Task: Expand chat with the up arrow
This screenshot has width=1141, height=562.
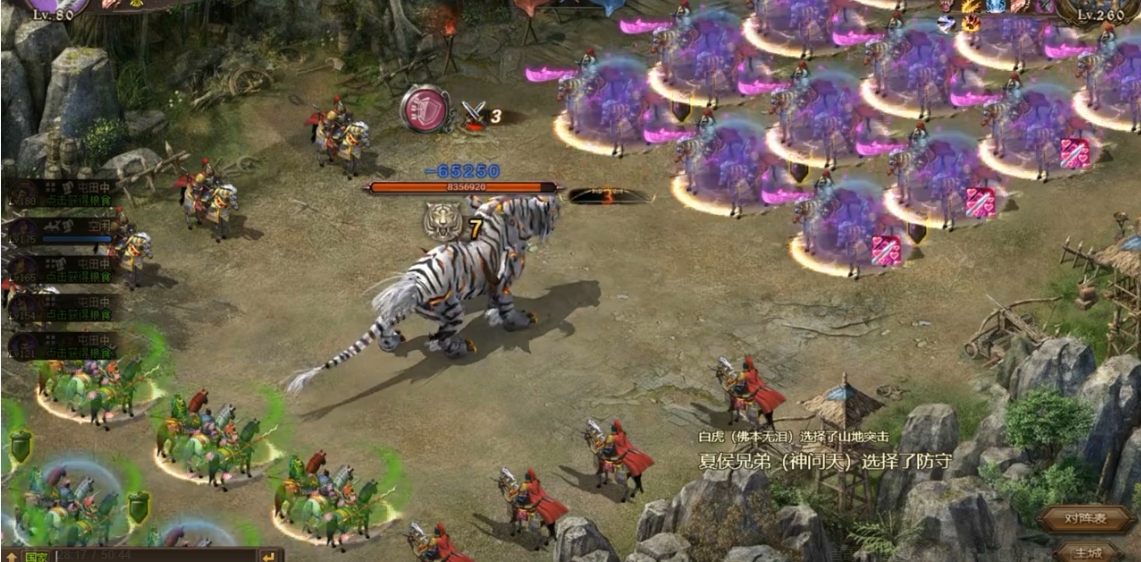Action: point(10,556)
